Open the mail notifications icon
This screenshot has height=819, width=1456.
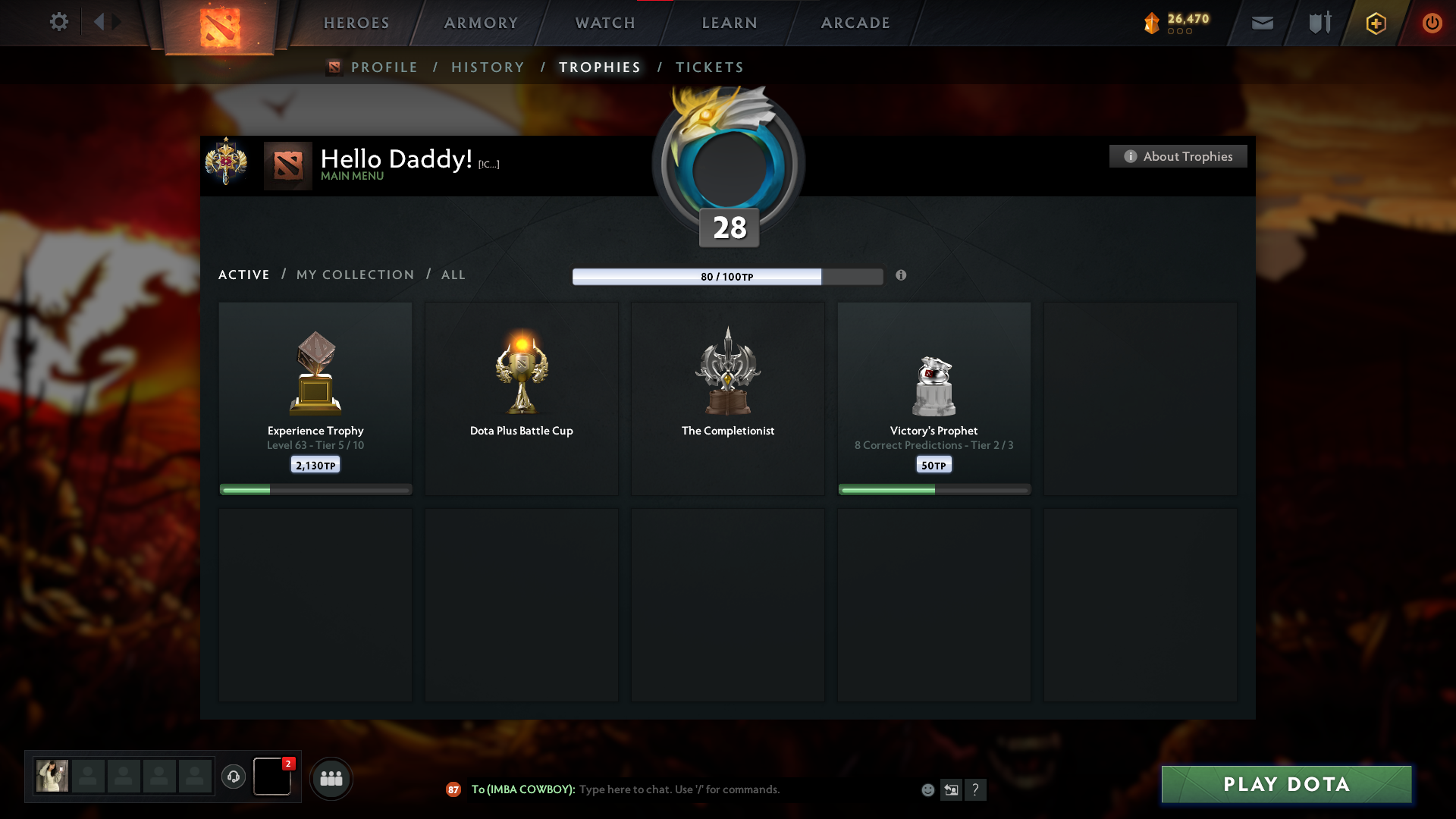pos(1263,23)
